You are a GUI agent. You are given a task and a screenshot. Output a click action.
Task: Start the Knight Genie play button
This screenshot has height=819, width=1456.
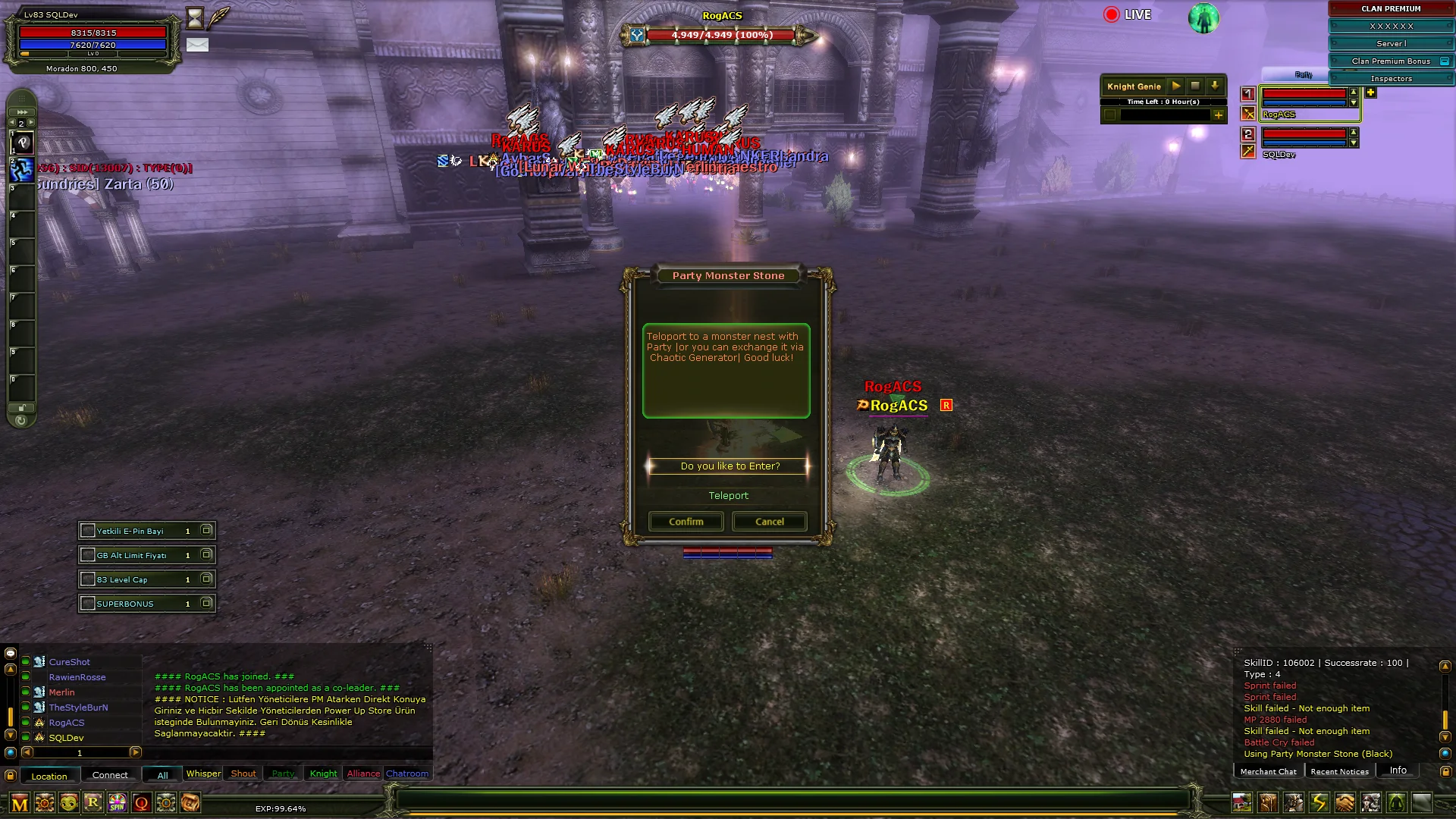click(1176, 86)
